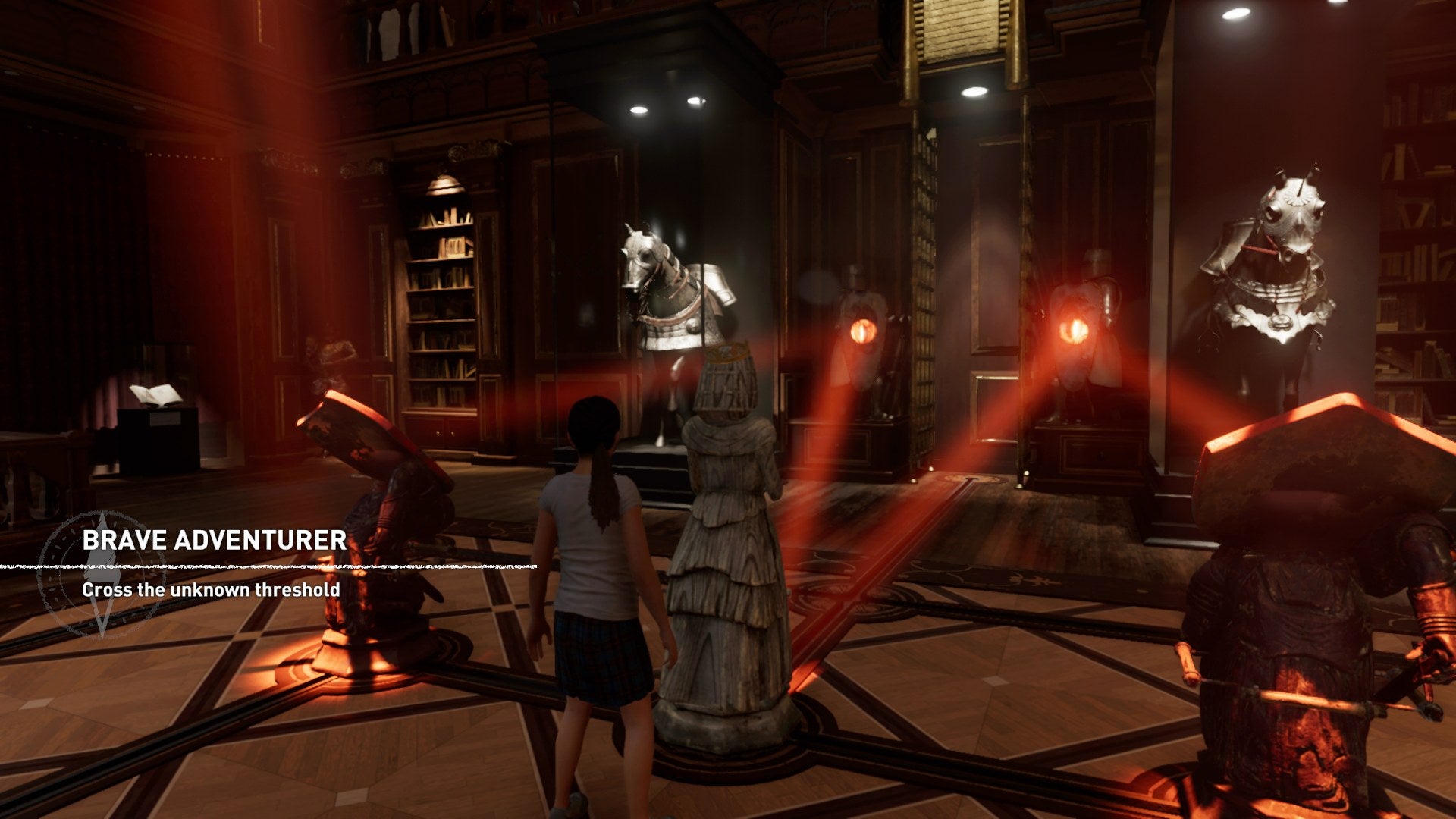Viewport: 1456px width, 819px height.
Task: Select the Brave Adventurer objective tracker
Action: pyautogui.click(x=214, y=541)
